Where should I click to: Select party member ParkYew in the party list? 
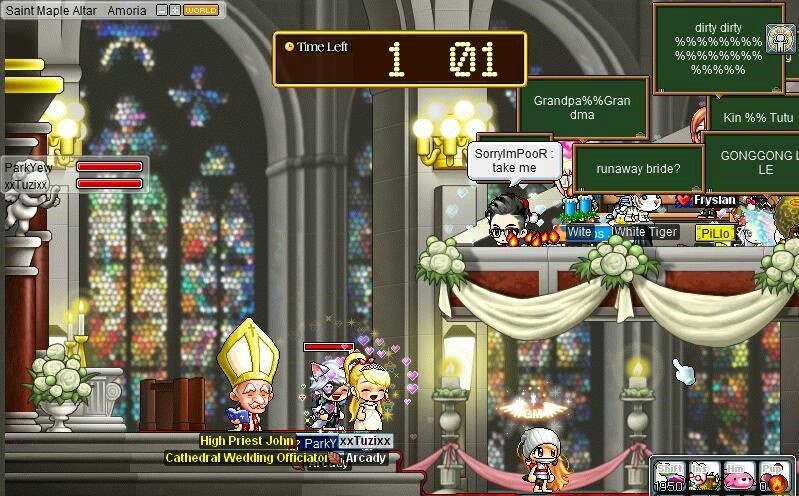tap(28, 167)
